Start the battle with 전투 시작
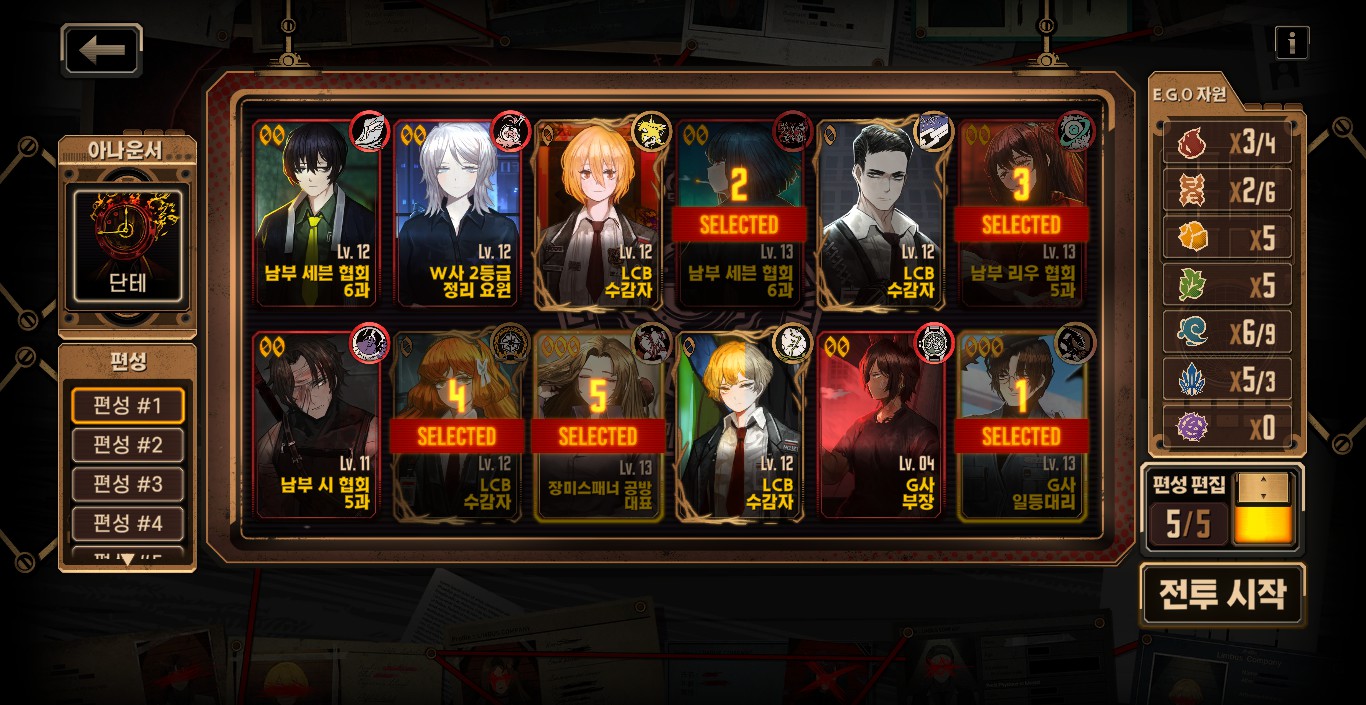 (1222, 595)
